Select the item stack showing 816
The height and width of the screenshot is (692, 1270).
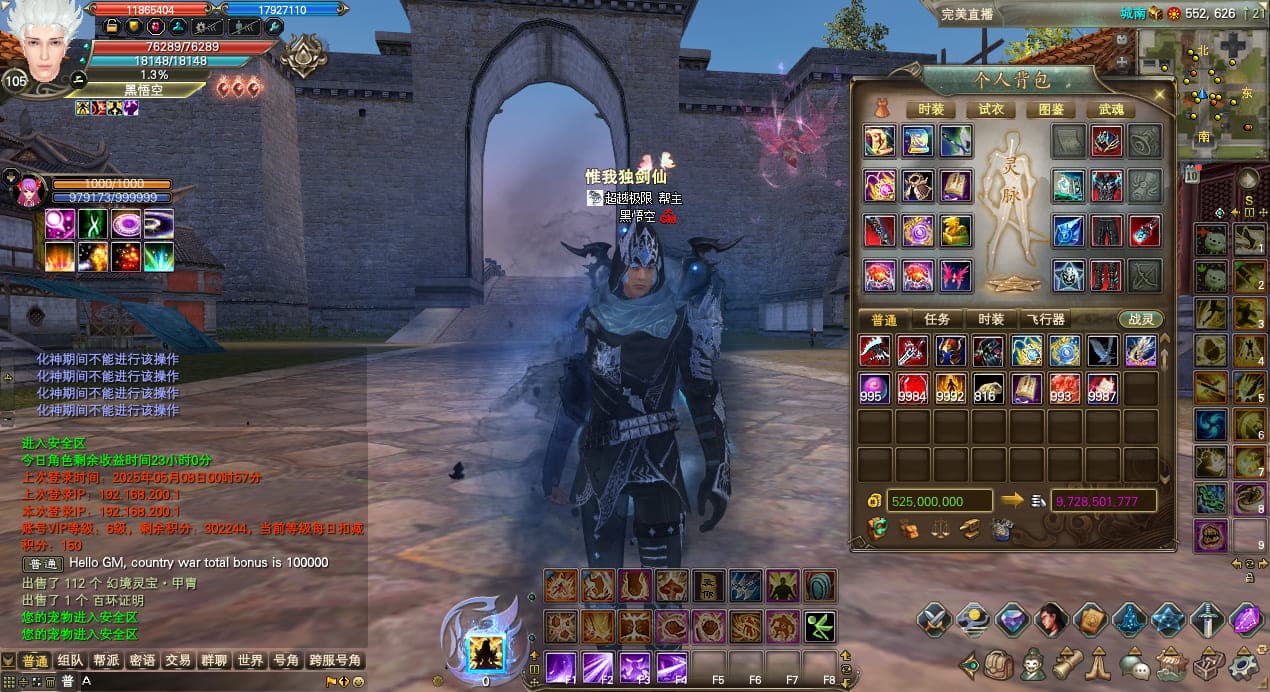coord(989,388)
